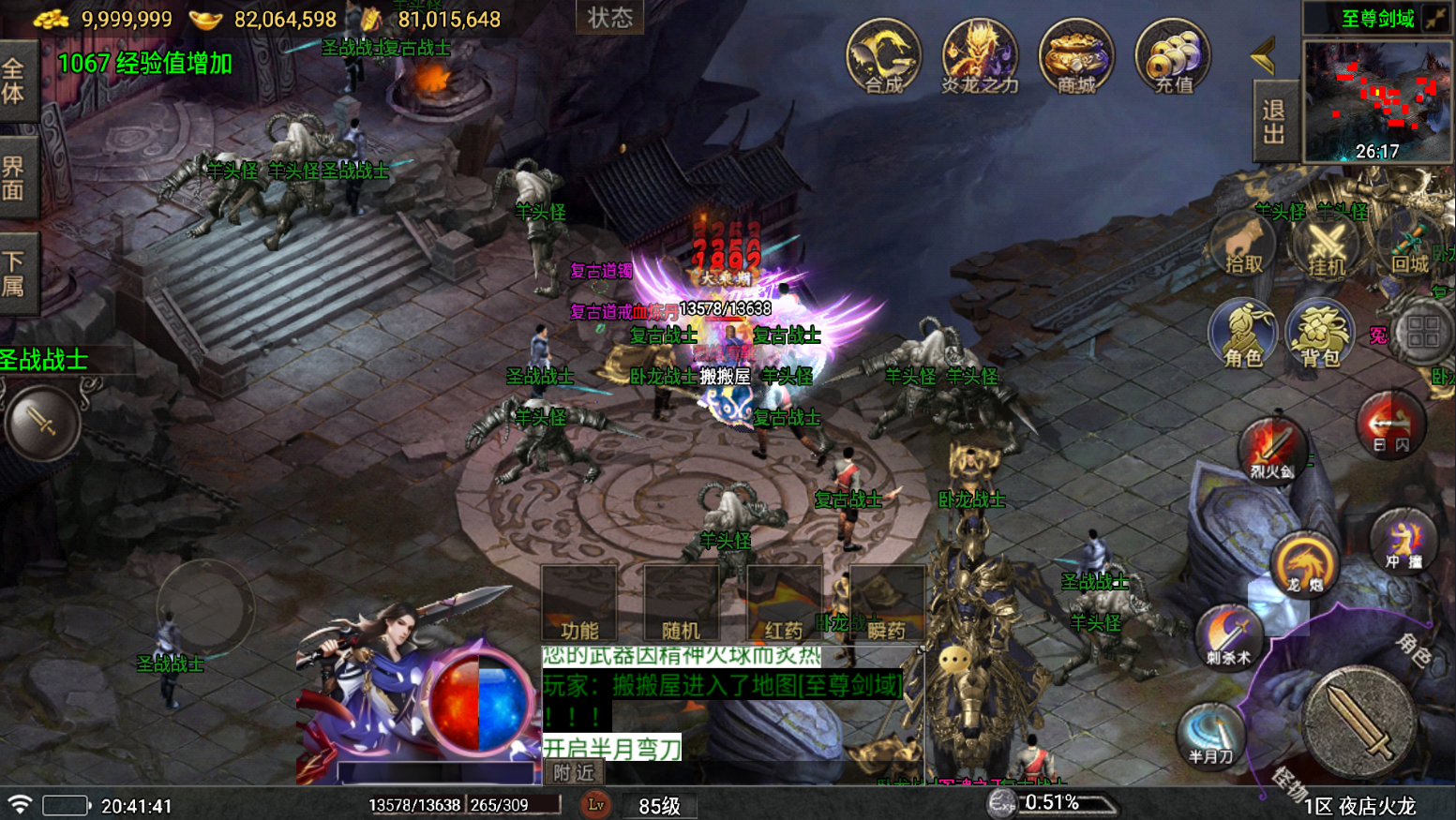Image resolution: width=1456 pixels, height=820 pixels.
Task: Activate the 半月刀 skill
Action: (1210, 734)
